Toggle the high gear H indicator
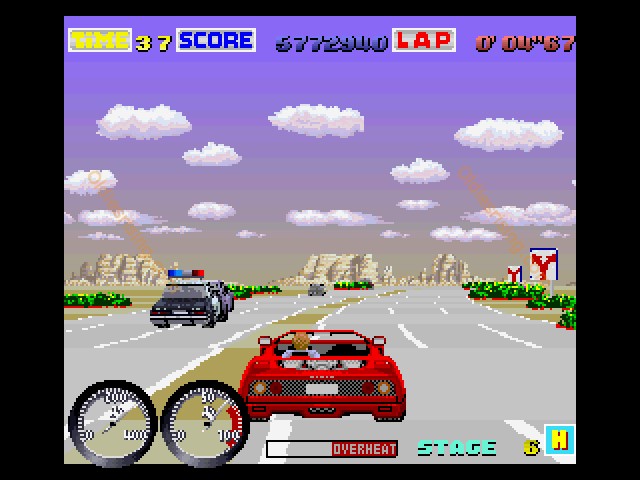 point(561,440)
